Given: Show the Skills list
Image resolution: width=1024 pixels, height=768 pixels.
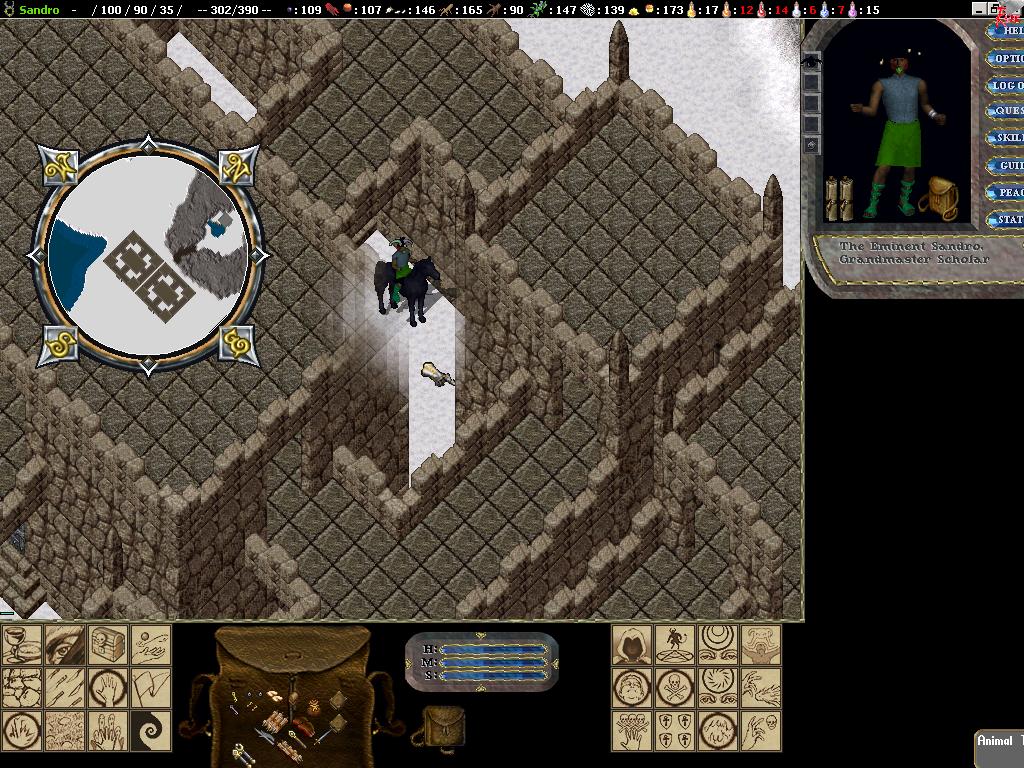Looking at the screenshot, I should tap(1008, 138).
